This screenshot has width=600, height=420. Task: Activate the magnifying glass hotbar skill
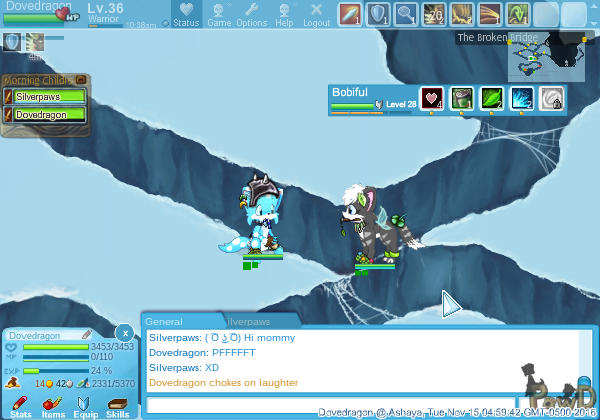406,14
